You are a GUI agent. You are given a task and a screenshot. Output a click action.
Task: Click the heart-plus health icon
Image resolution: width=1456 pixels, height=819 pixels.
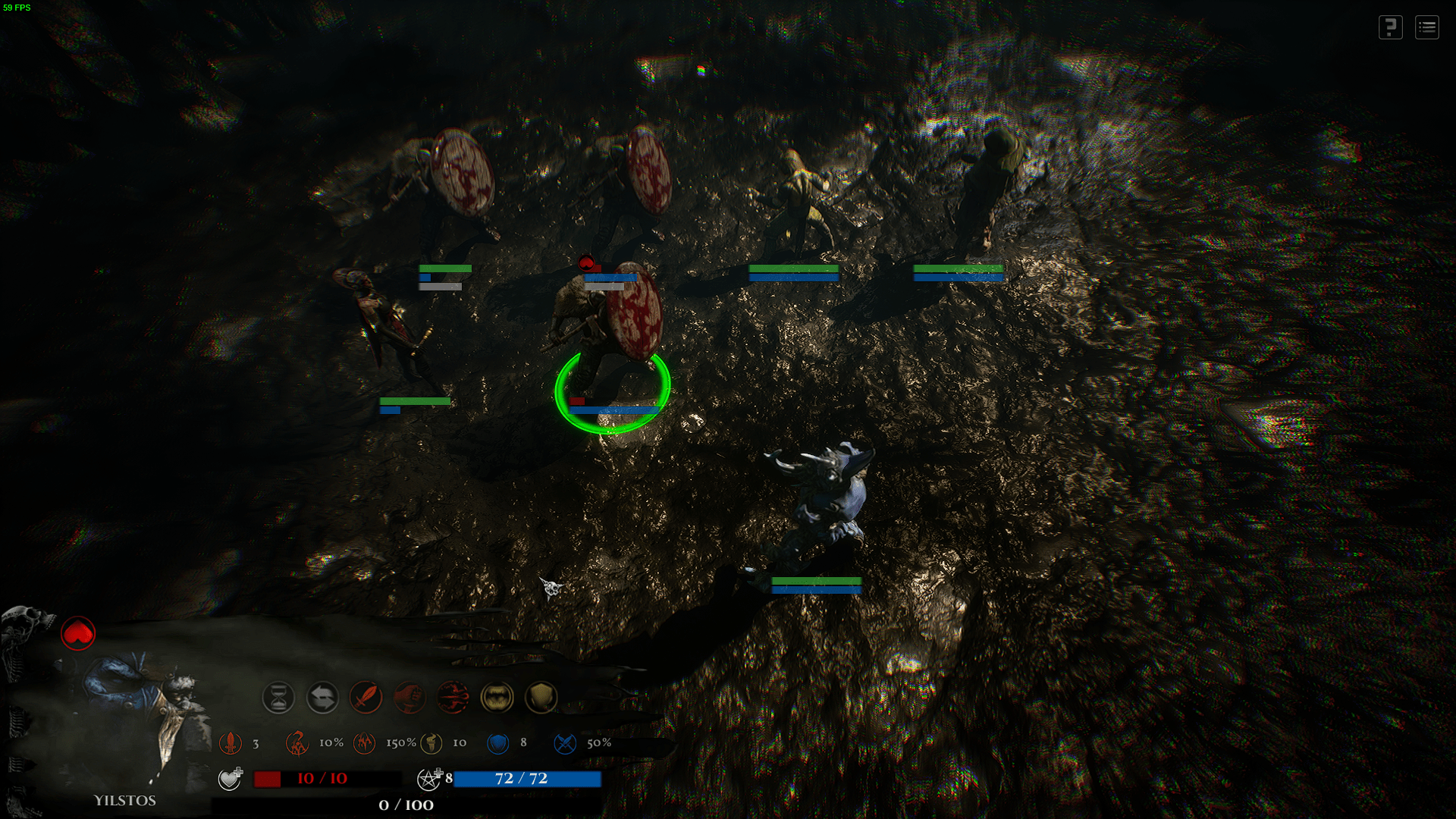click(x=230, y=778)
